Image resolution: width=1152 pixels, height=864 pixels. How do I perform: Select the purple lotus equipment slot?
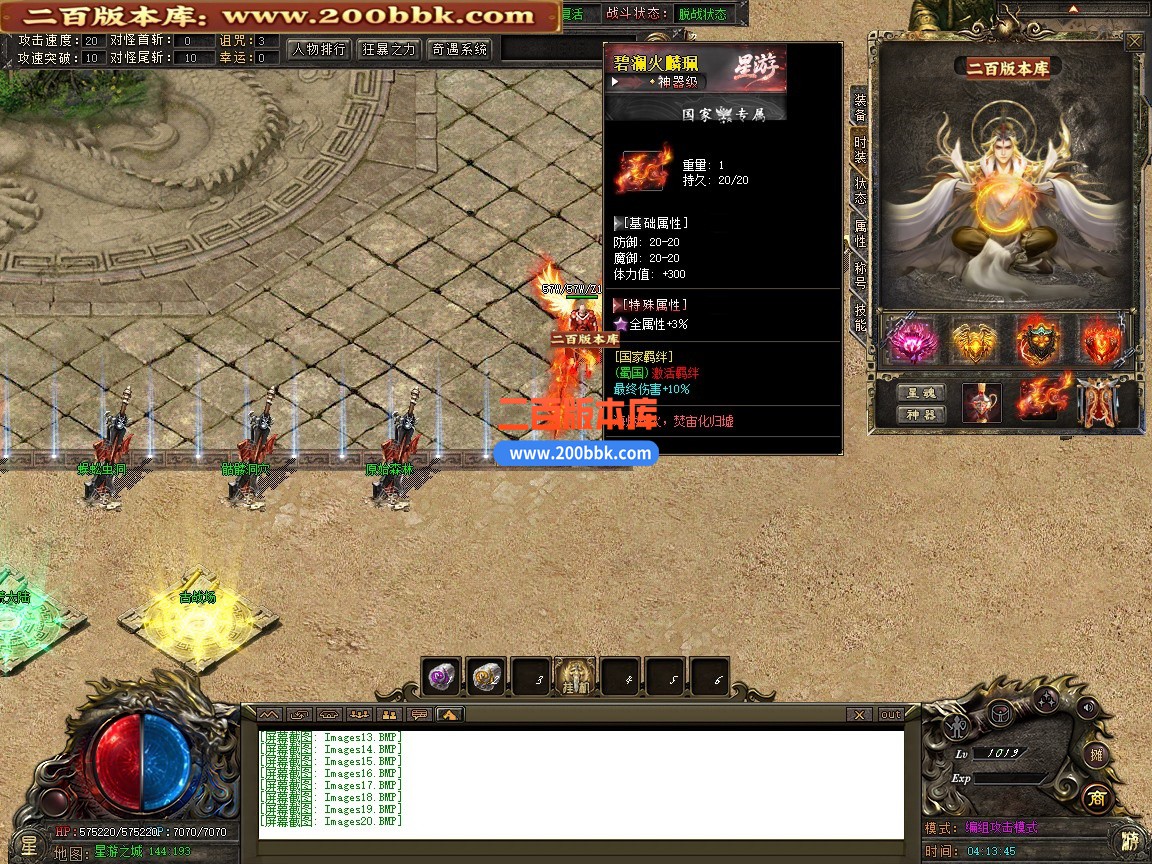[x=912, y=342]
